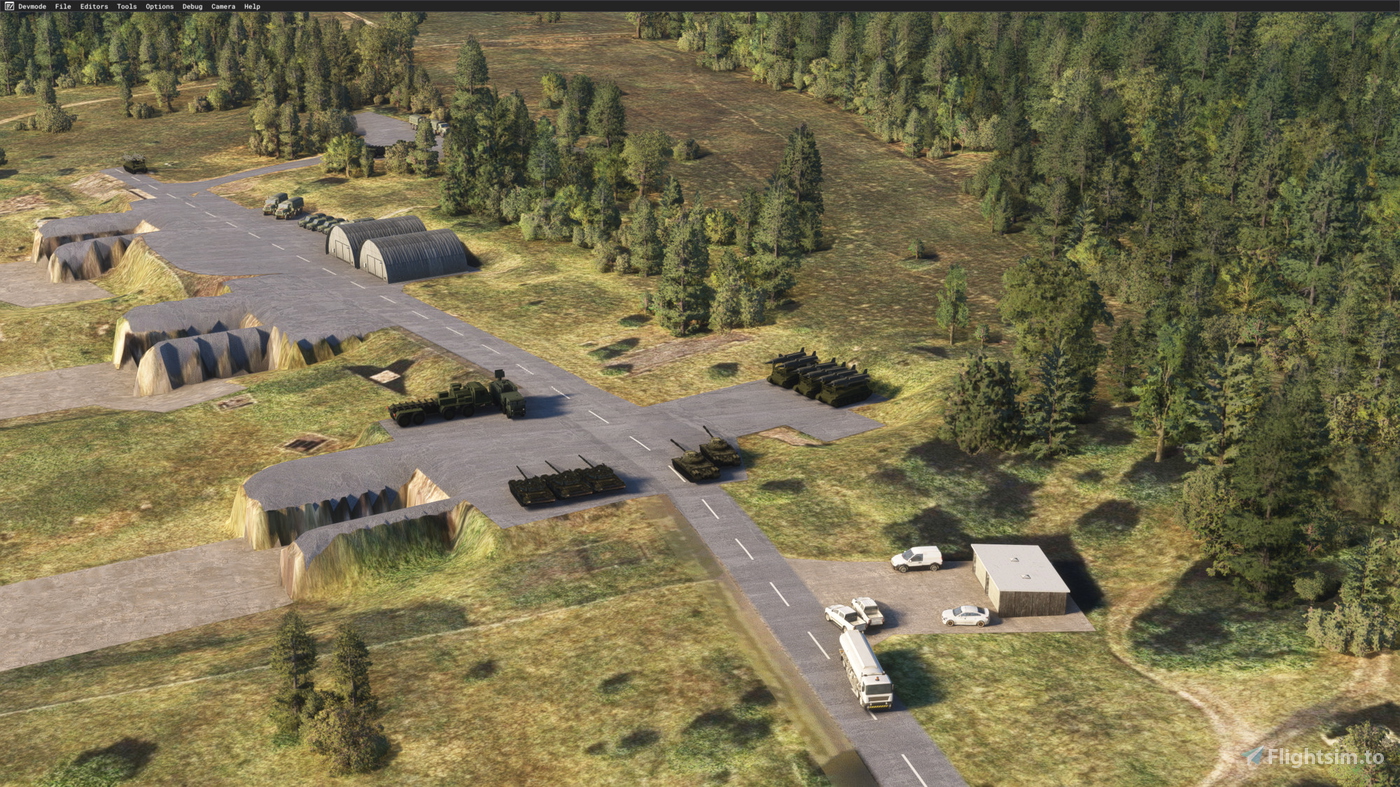Screen dimensions: 1400x787
Task: Open the Options menu
Action: (157, 5)
